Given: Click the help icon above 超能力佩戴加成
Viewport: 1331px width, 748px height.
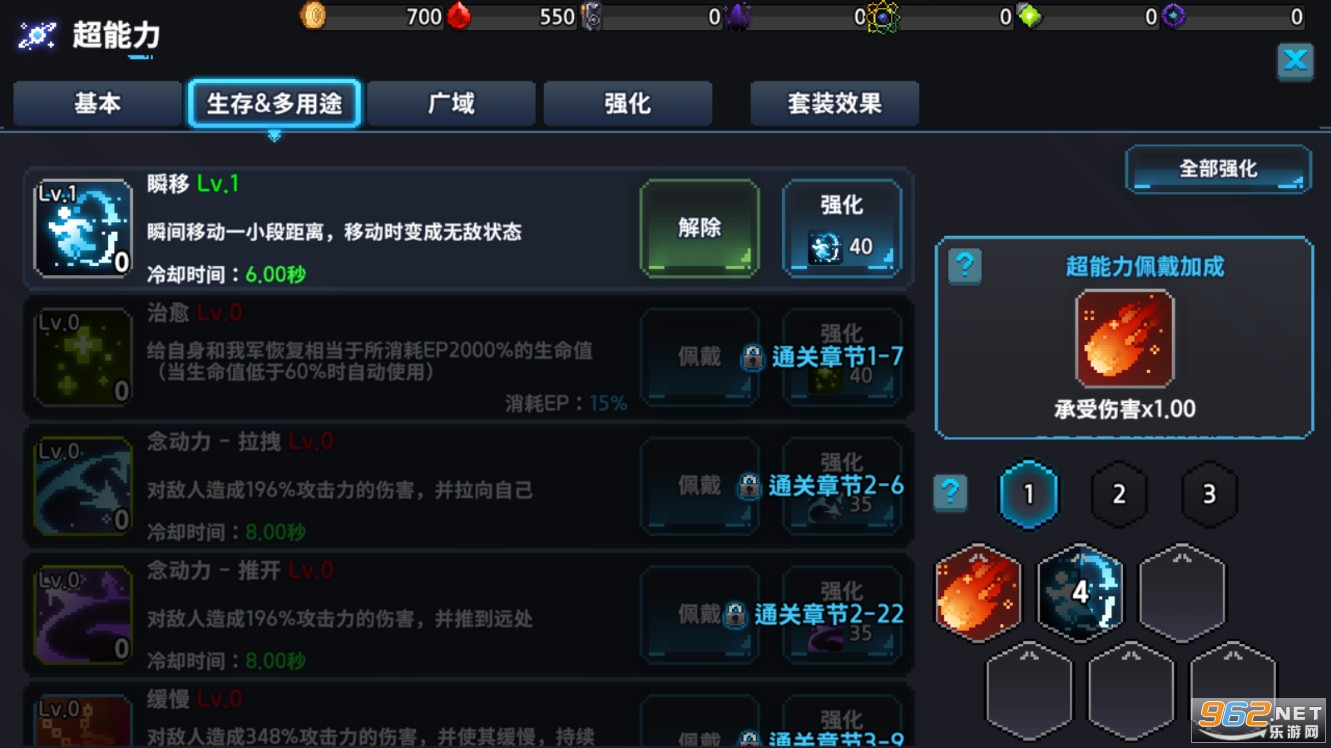Looking at the screenshot, I should [x=963, y=267].
